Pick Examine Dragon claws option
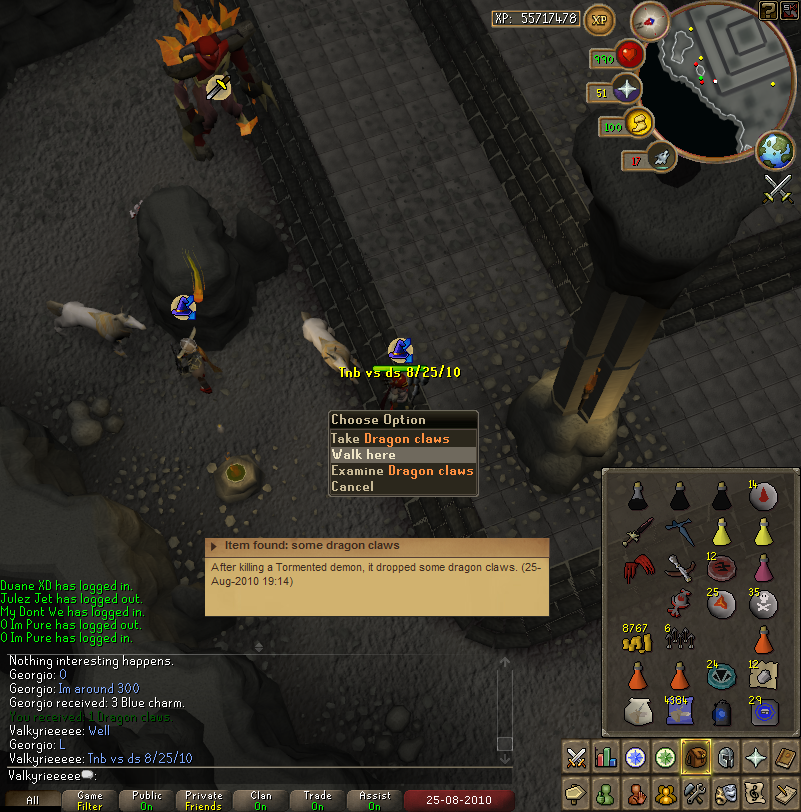The image size is (801, 812). click(x=403, y=470)
